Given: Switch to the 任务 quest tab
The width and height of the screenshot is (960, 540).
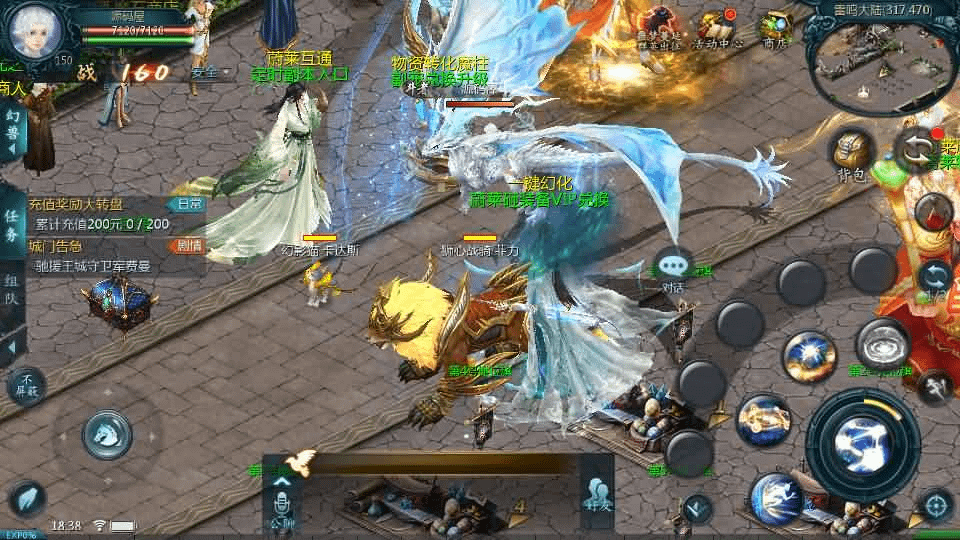Looking at the screenshot, I should coord(12,226).
